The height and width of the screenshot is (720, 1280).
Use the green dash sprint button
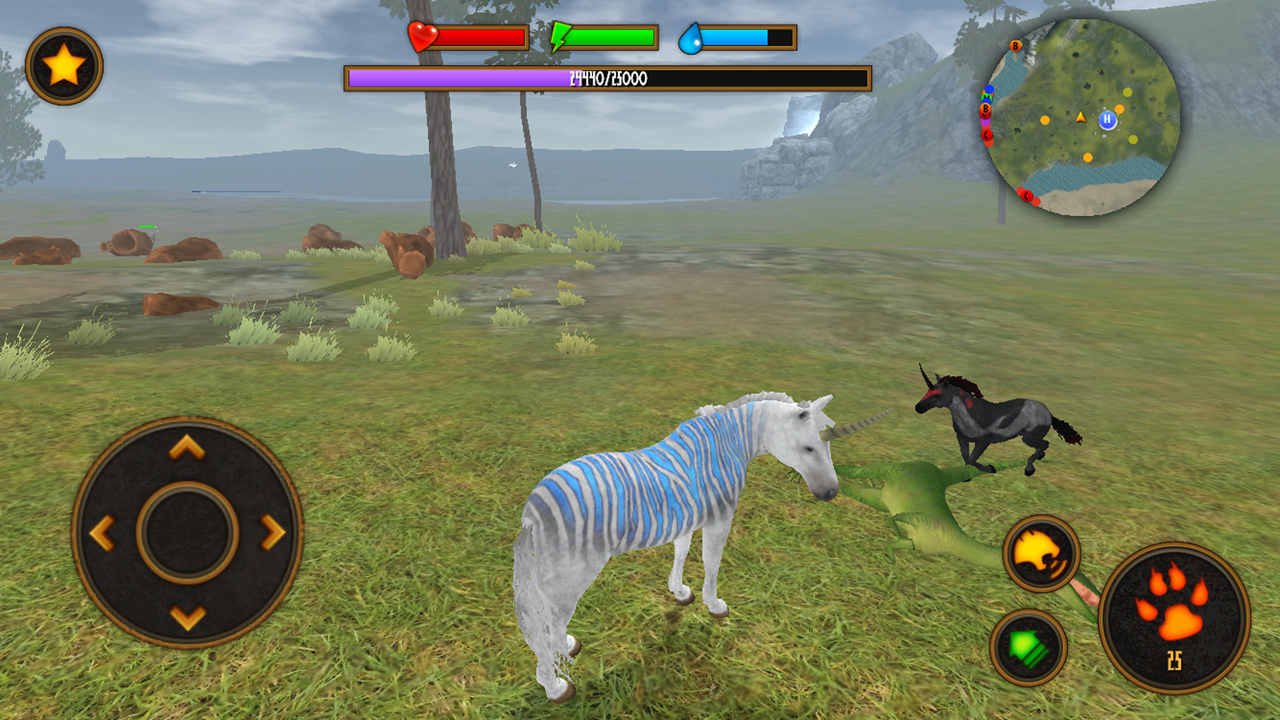coord(1028,648)
